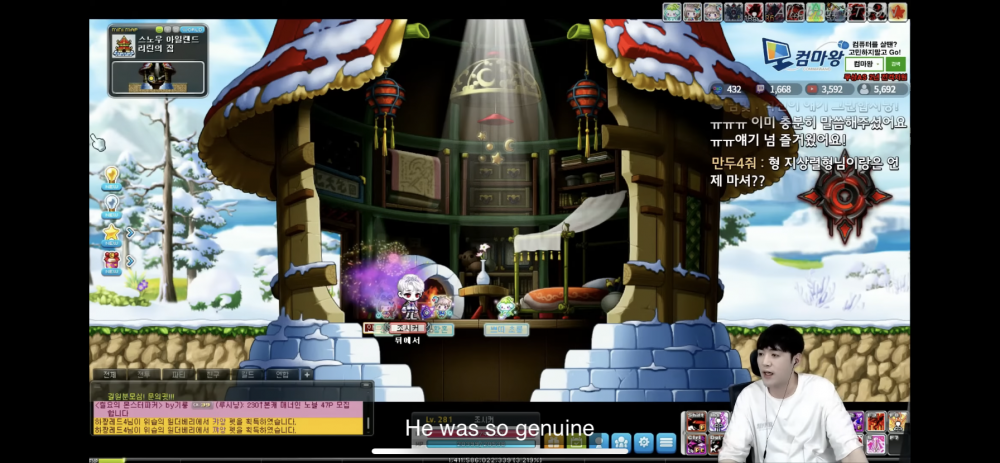
Task: Add a new chat tab with plus button
Action: (x=307, y=373)
